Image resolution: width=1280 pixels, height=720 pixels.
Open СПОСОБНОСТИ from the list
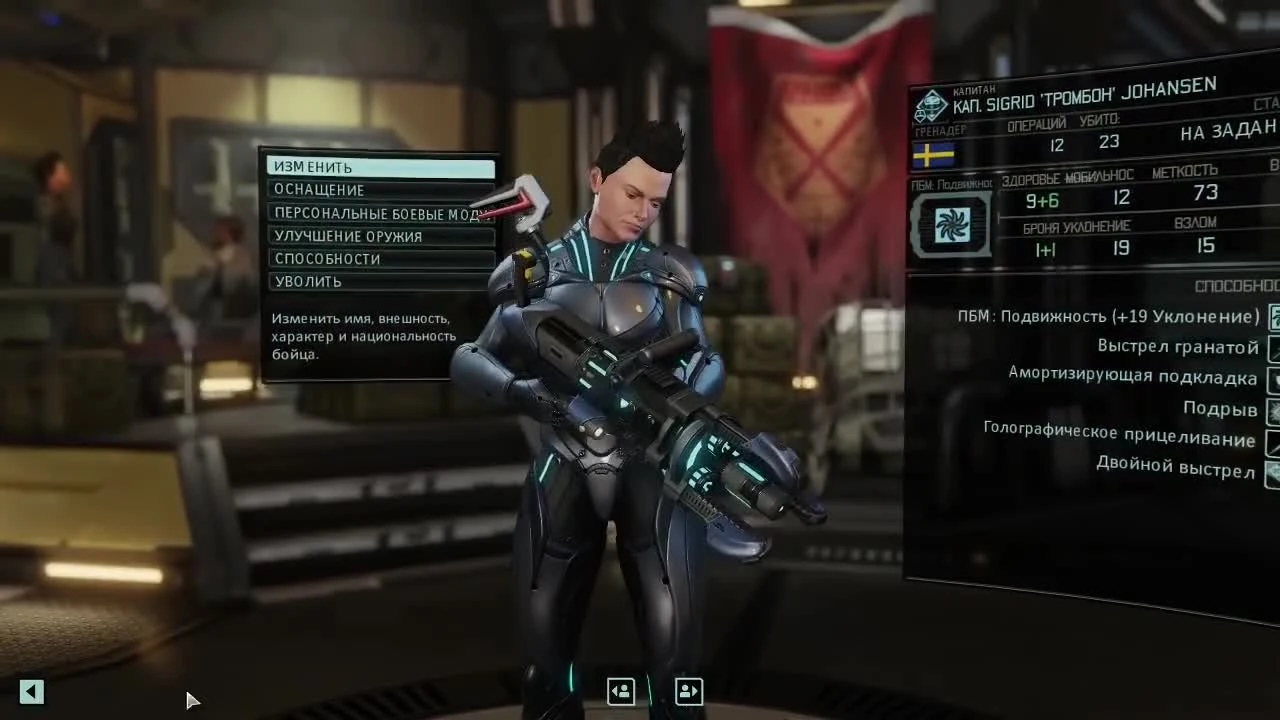coord(379,257)
